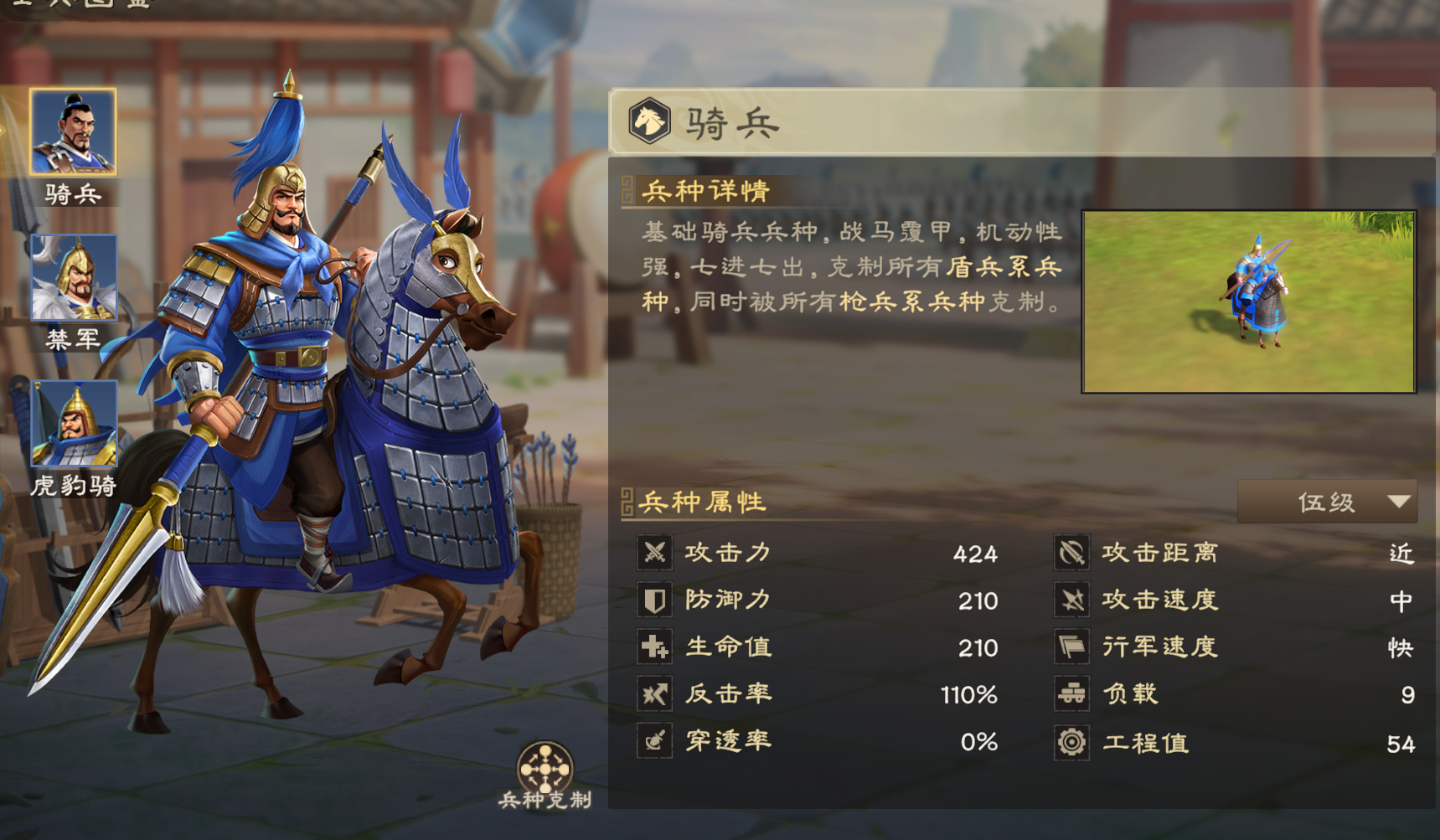This screenshot has width=1440, height=840.
Task: Switch to the 禁军 unit tab
Action: coord(74,276)
